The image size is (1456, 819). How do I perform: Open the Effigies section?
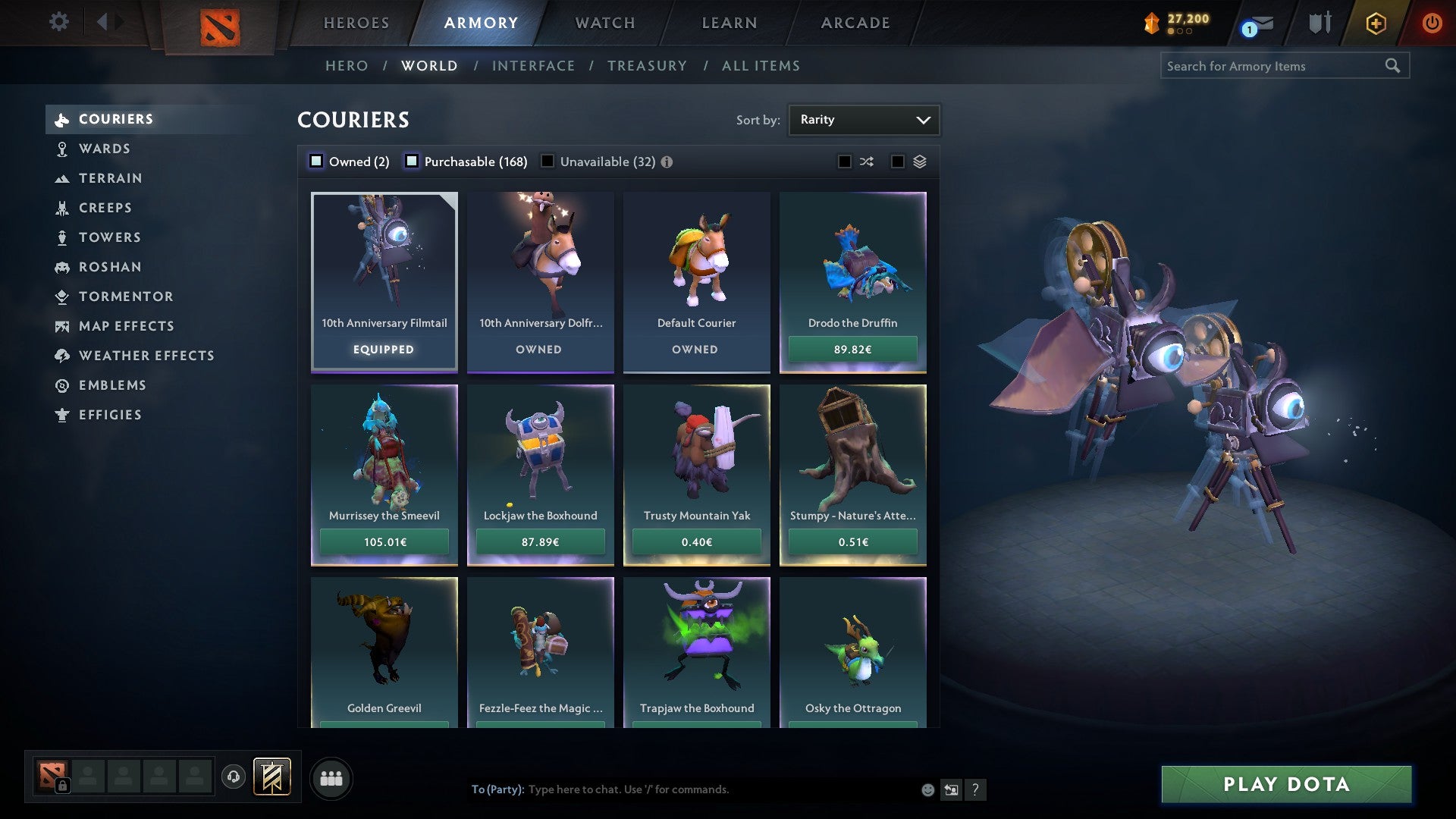111,415
